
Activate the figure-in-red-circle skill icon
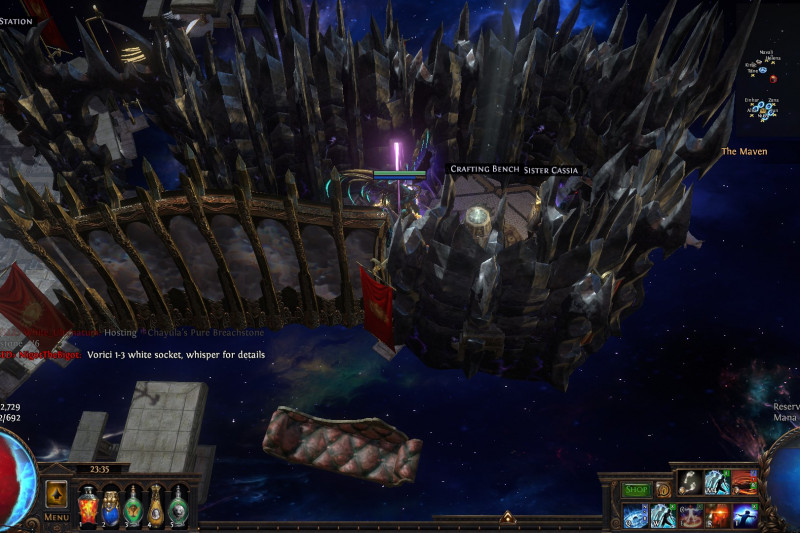coord(690,516)
